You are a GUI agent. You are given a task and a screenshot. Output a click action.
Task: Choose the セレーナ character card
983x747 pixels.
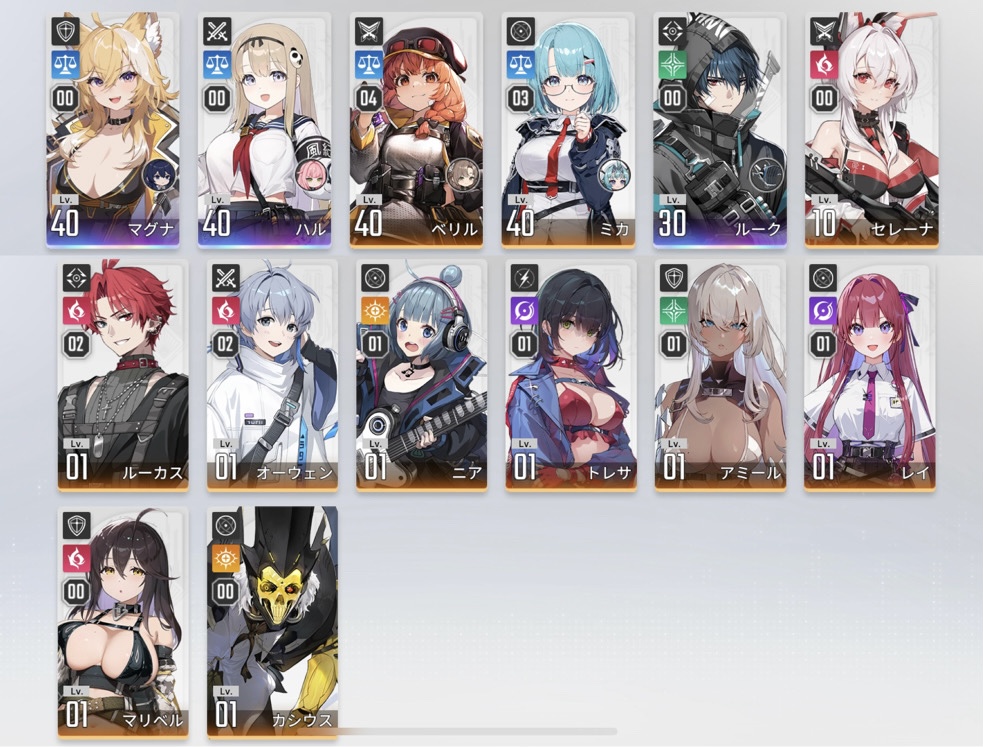pos(869,130)
